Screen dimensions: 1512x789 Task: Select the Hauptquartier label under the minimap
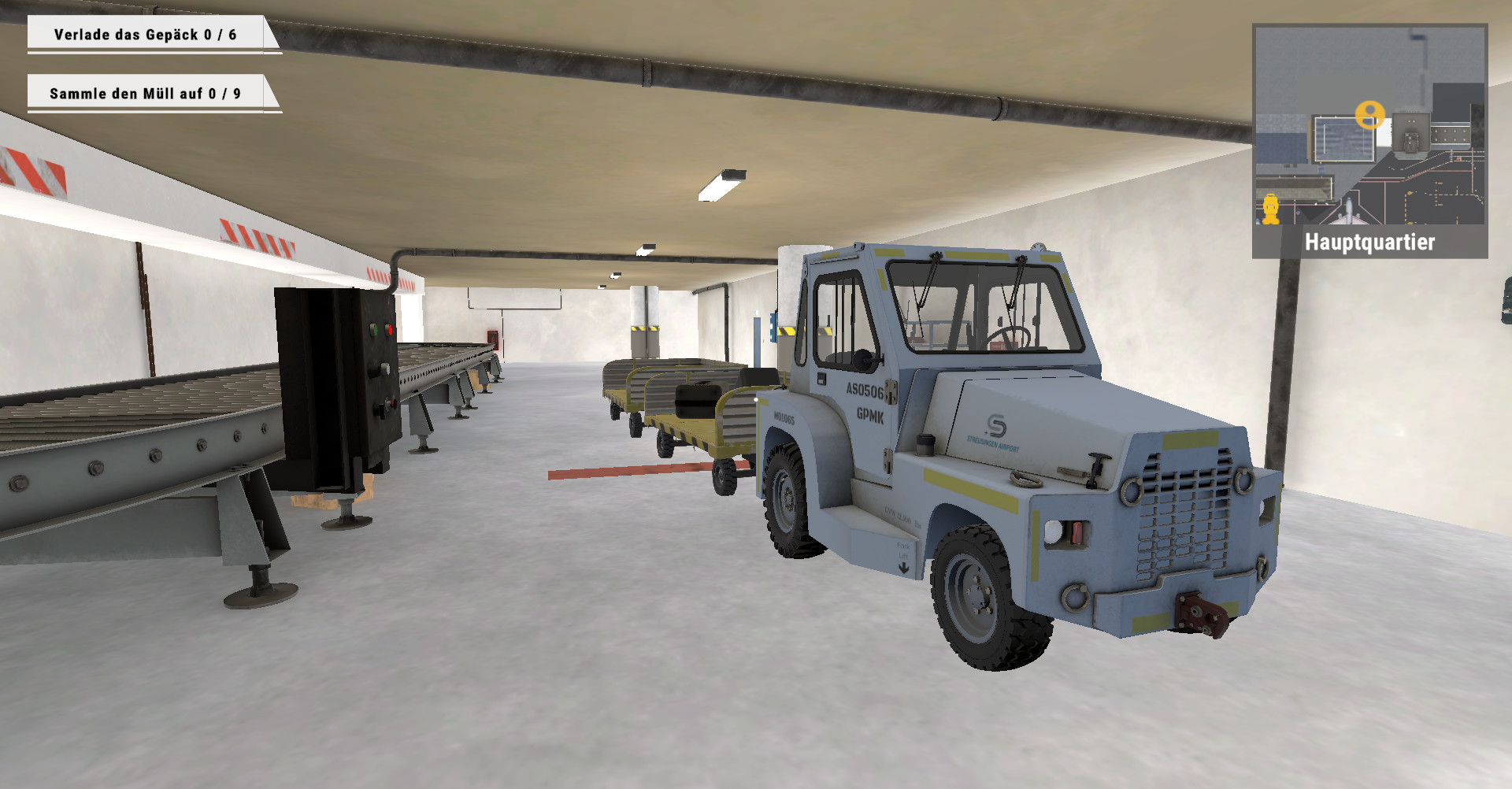tap(1372, 243)
